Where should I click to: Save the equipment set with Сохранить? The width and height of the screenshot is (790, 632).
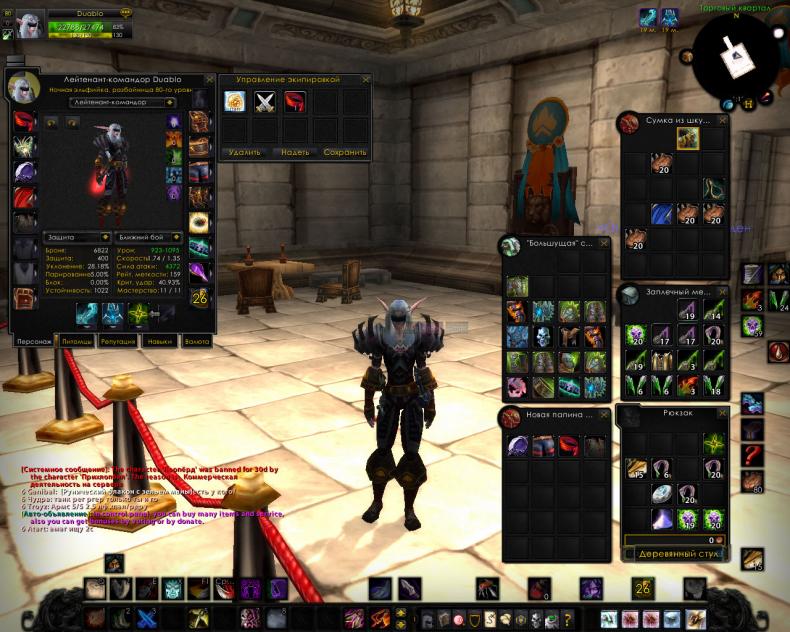click(x=345, y=153)
